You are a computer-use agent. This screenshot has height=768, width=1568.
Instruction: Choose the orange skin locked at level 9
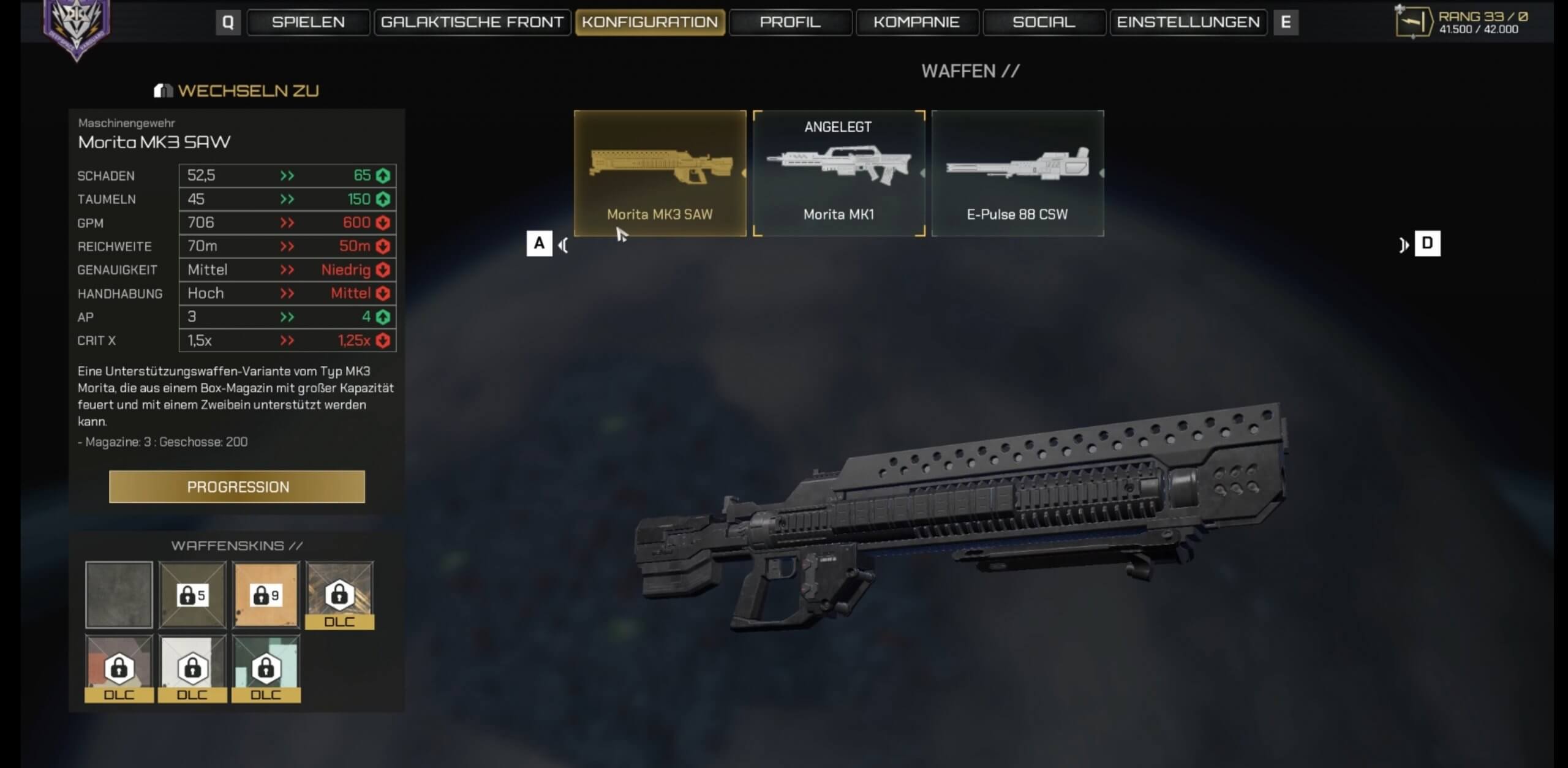[x=266, y=595]
